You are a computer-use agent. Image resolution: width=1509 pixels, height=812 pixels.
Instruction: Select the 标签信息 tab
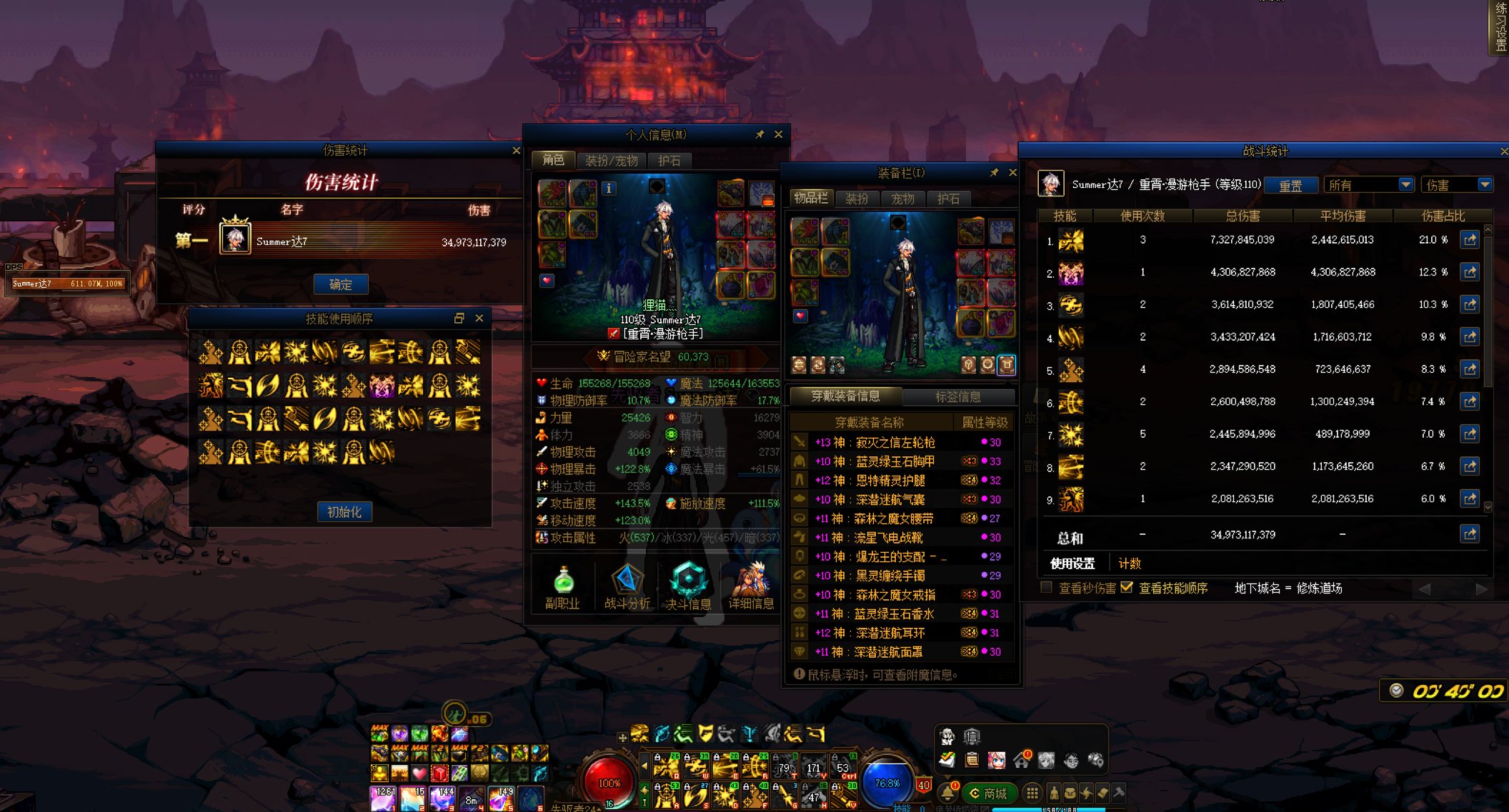point(958,396)
